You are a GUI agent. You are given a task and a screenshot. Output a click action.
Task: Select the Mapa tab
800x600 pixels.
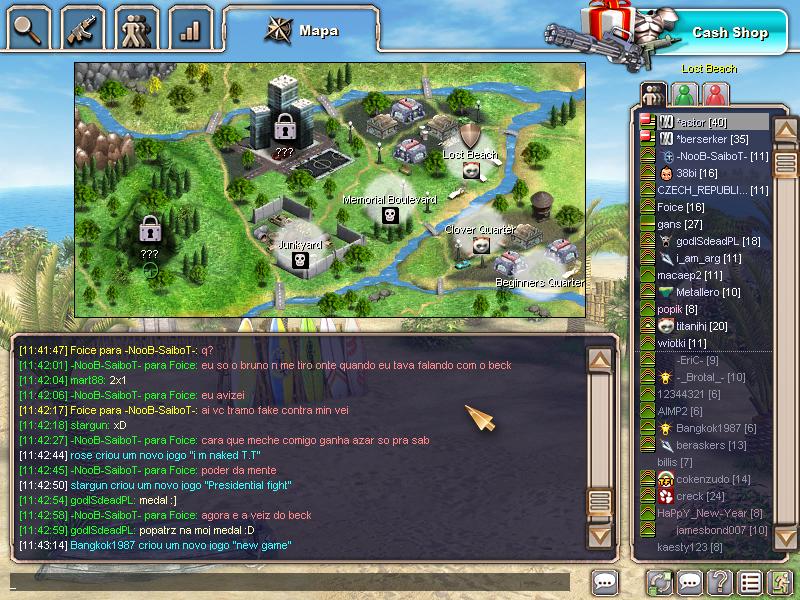301,30
